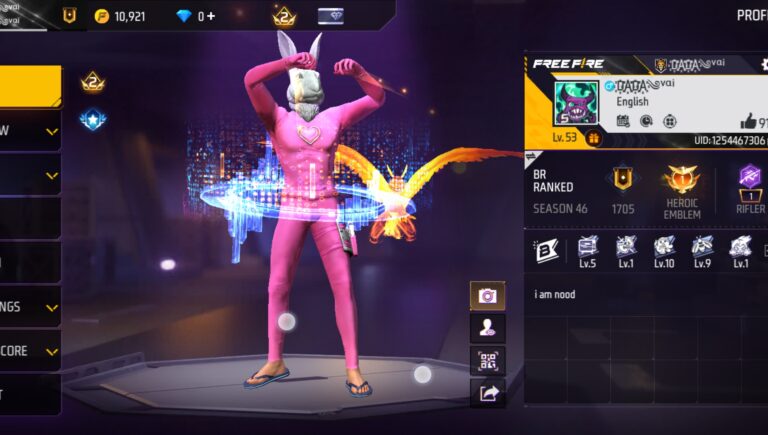Select the Lv.5 weapon mastery icon
Screen dimensions: 768x435
[x=587, y=249]
